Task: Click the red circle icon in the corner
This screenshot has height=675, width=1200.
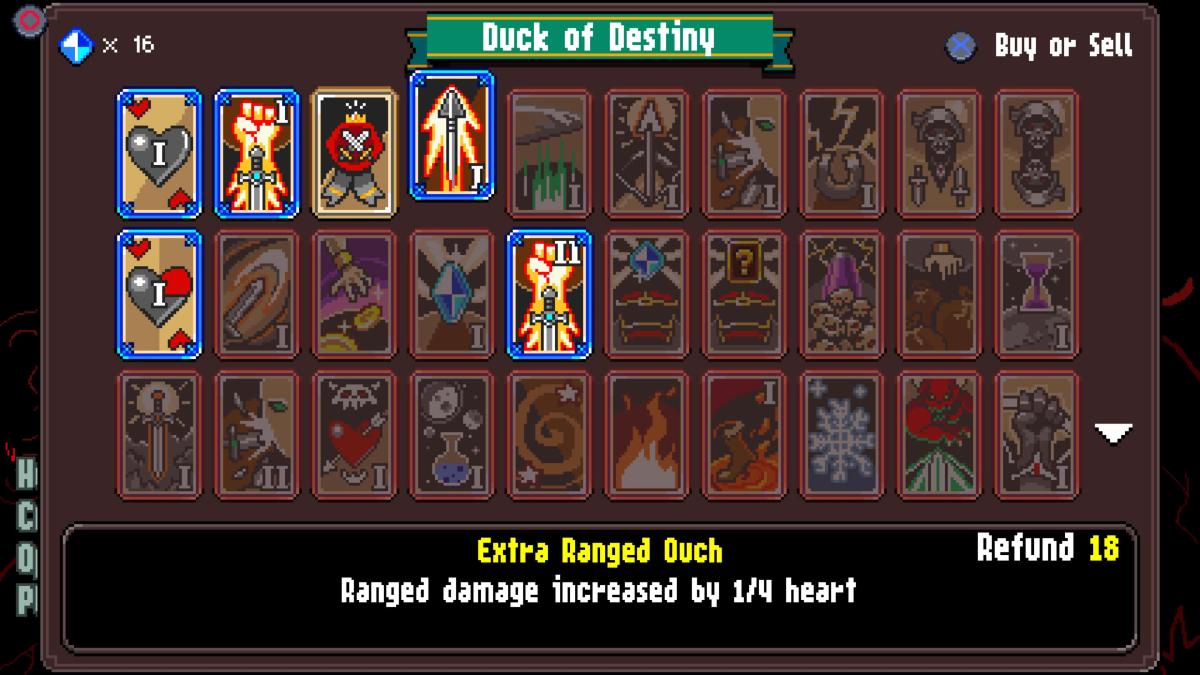Action: coord(31,18)
